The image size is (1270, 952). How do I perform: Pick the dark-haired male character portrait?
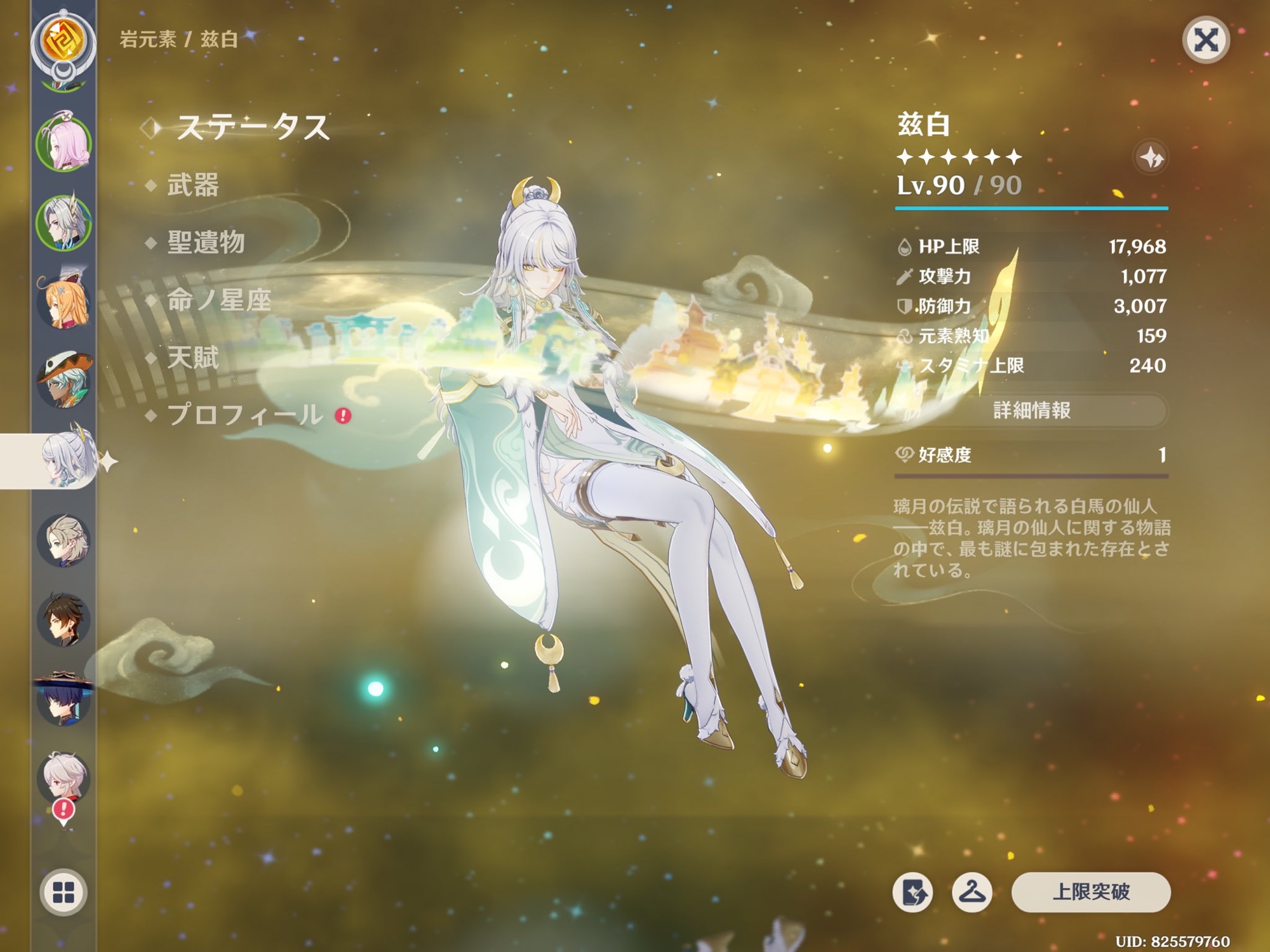tap(63, 619)
